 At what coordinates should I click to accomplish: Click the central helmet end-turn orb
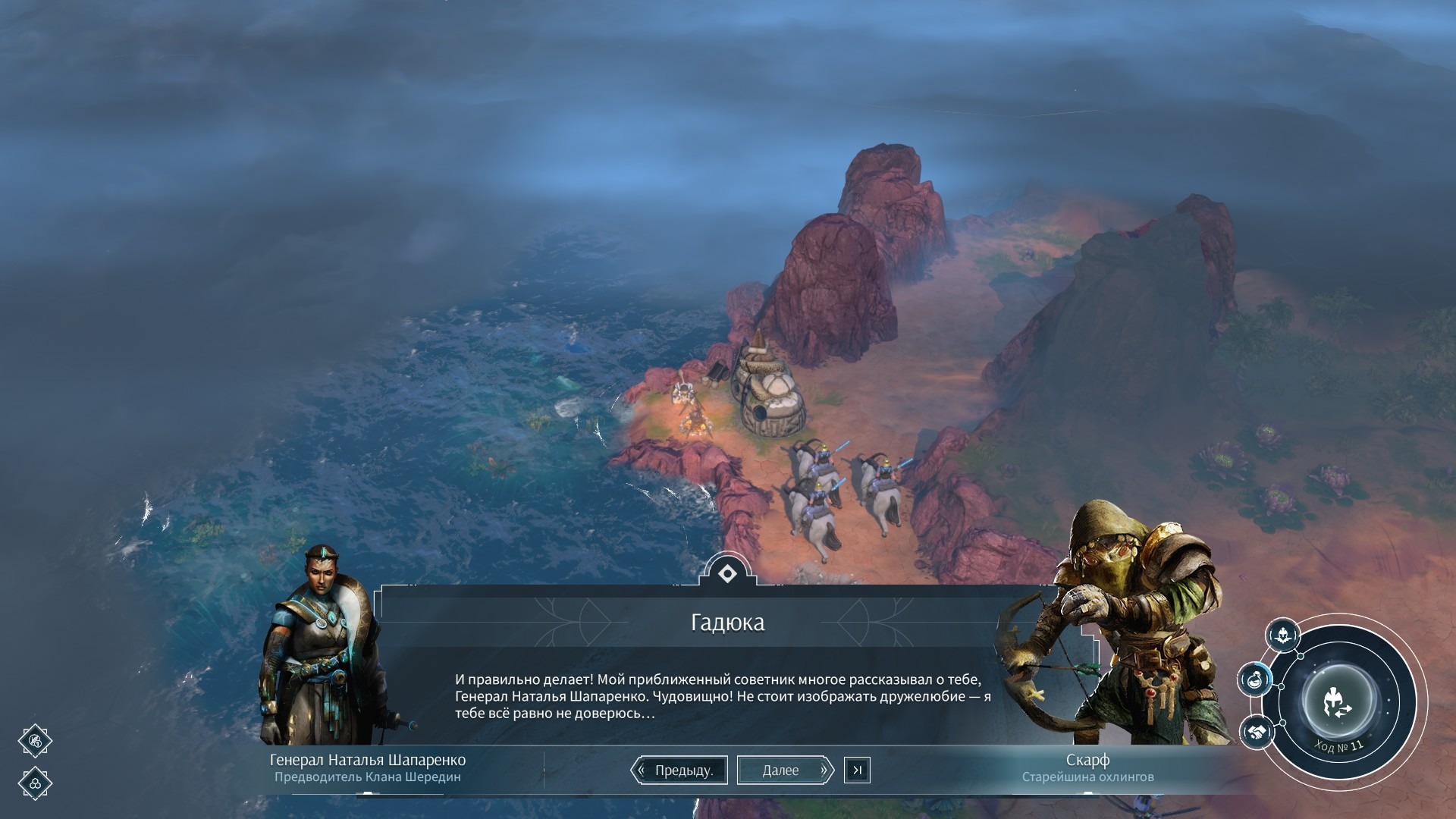click(x=1338, y=701)
